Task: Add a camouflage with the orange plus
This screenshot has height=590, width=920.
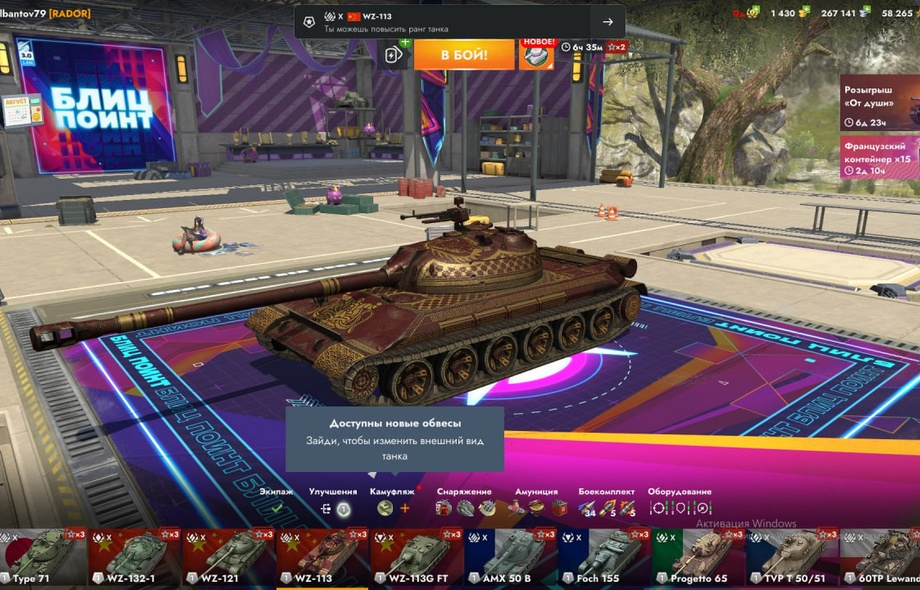Action: click(x=405, y=508)
